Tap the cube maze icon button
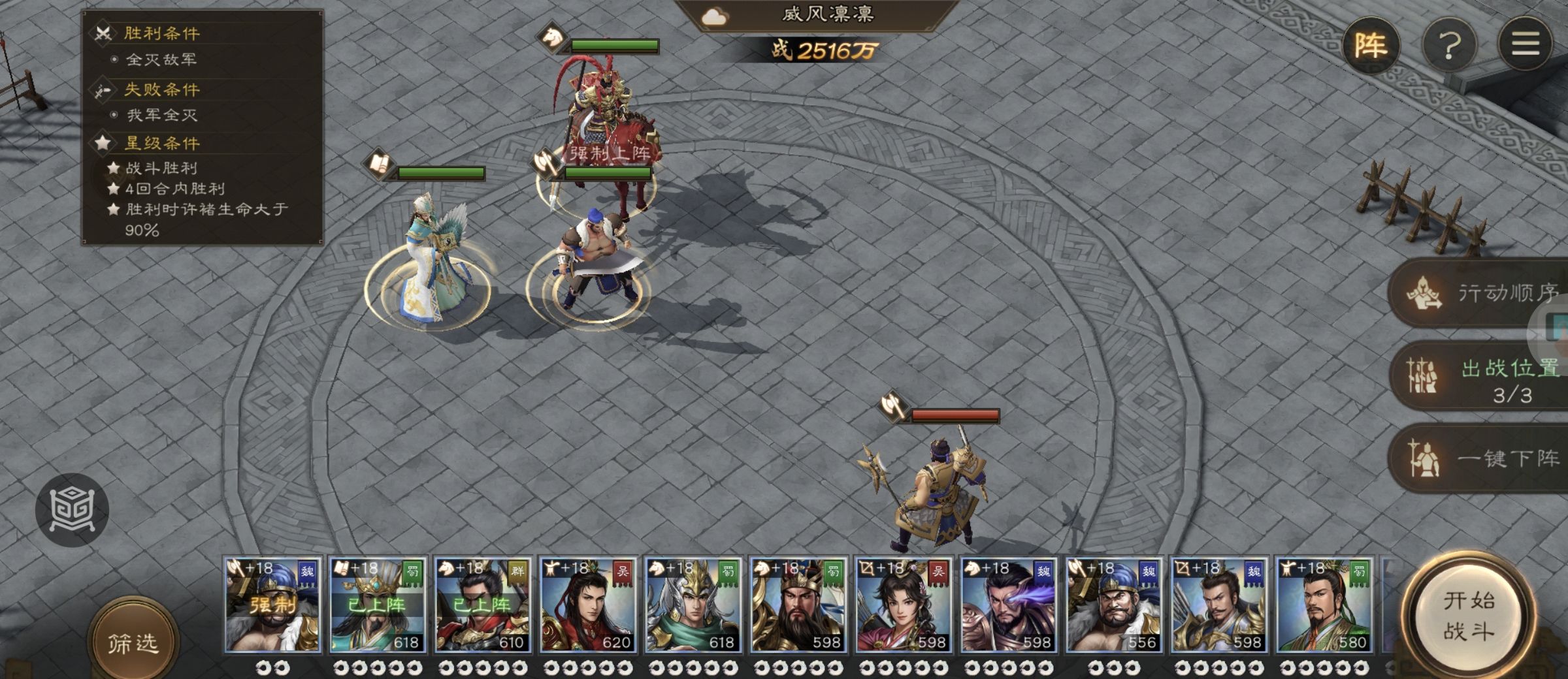This screenshot has height=679, width=1568. (72, 509)
